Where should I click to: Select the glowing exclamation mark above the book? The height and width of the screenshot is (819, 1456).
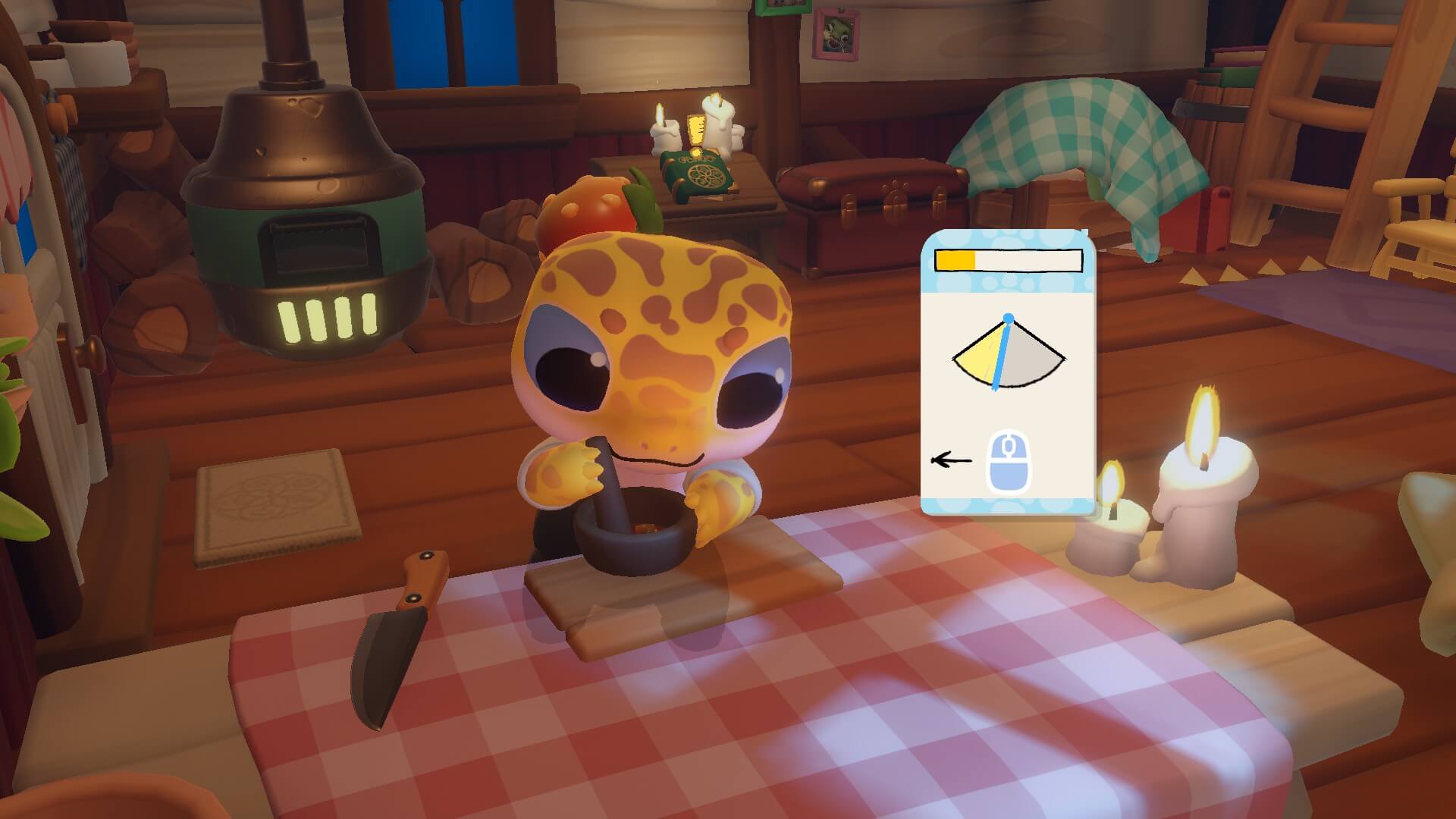pos(695,131)
